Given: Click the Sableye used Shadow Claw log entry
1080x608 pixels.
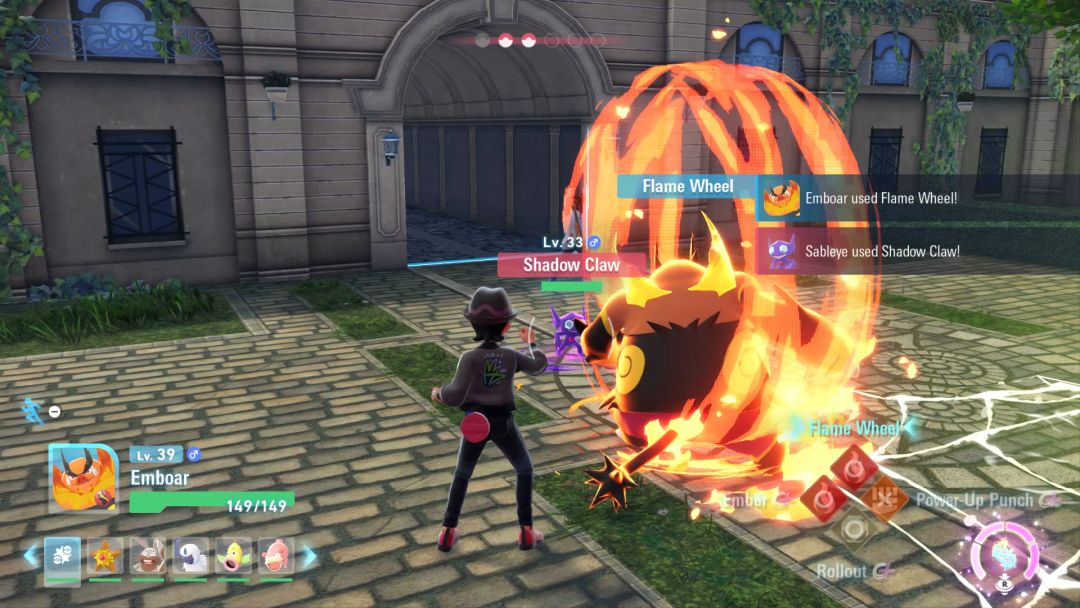Looking at the screenshot, I should click(x=866, y=251).
